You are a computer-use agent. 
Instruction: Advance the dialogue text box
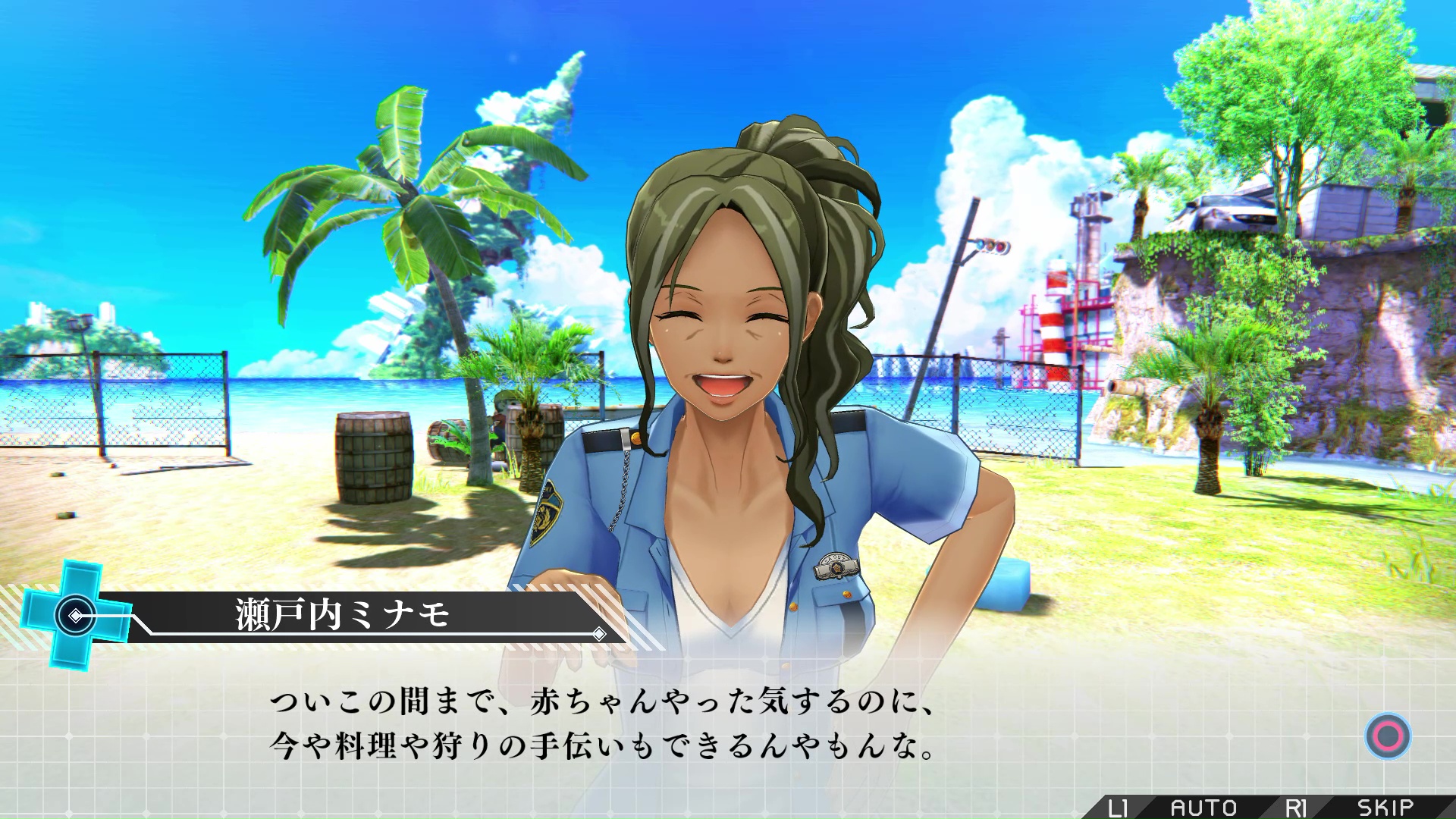click(x=1388, y=736)
